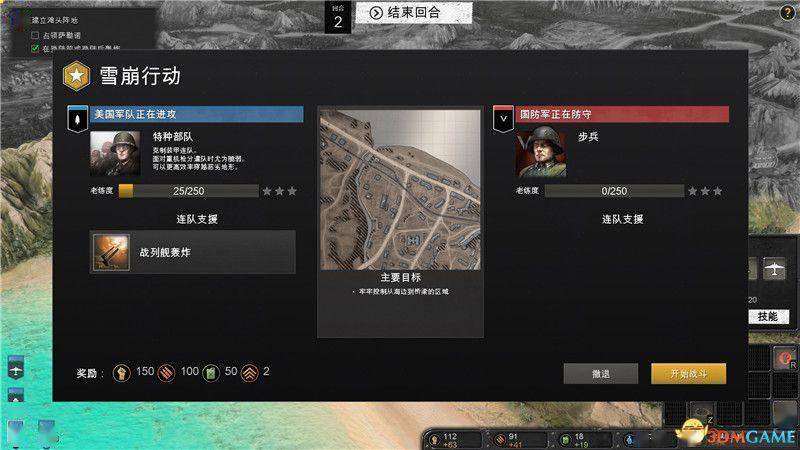Click the battlefield map preview
The width and height of the screenshot is (800, 450).
coord(399,188)
